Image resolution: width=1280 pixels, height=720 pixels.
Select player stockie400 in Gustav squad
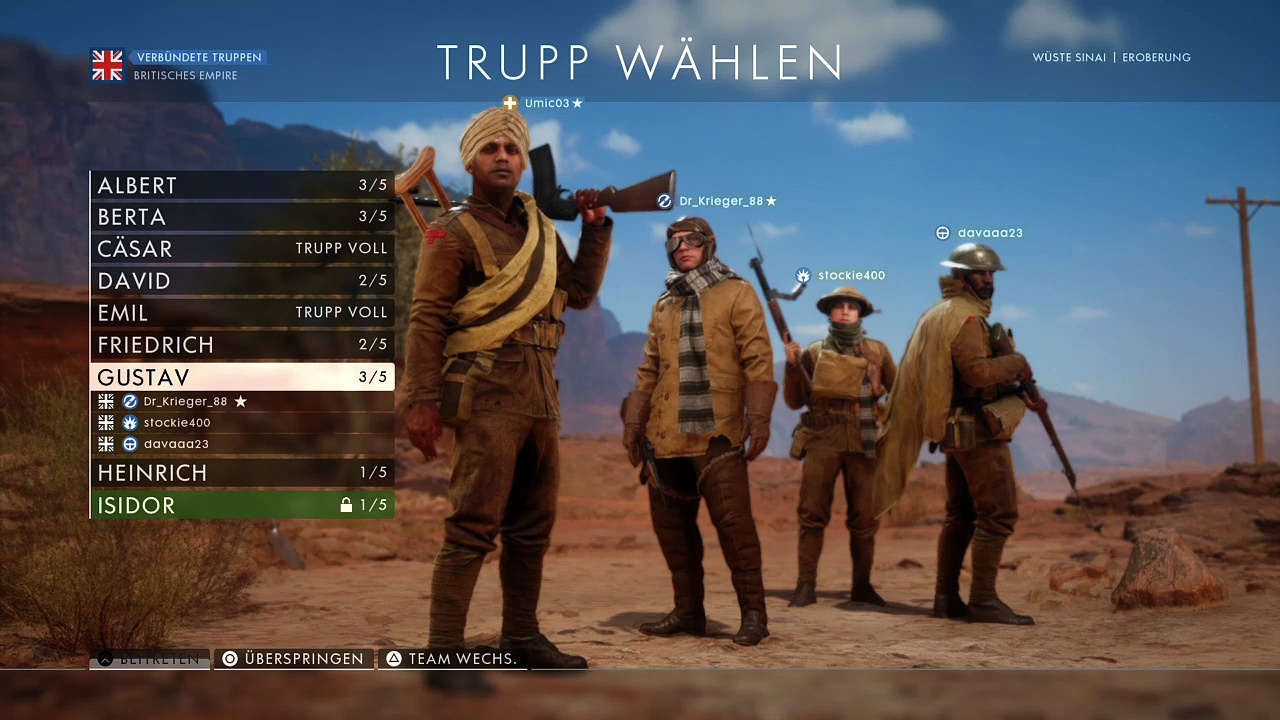(177, 423)
